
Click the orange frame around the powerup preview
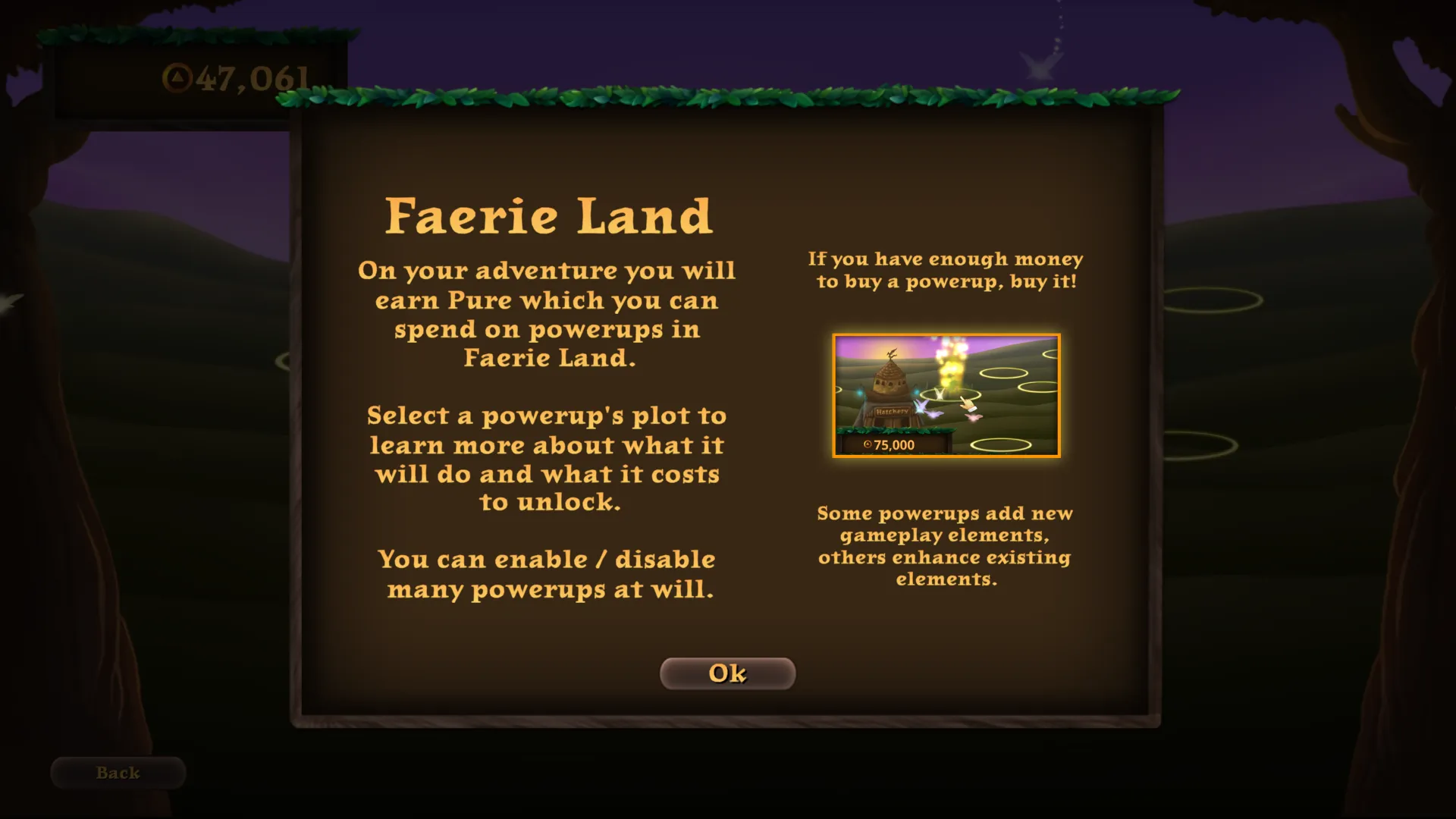(x=947, y=335)
